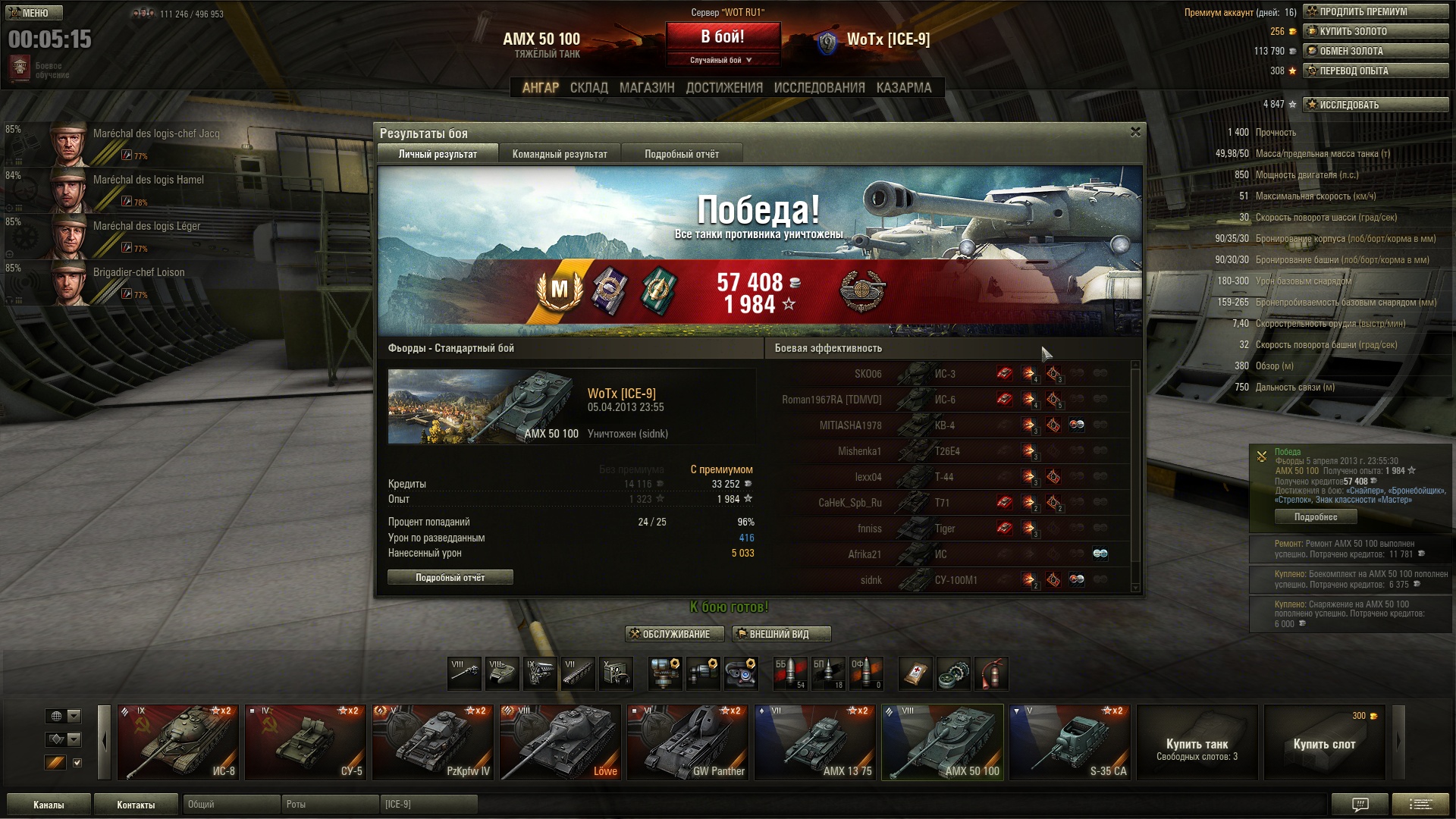Click Купить танк slot
1456x819 pixels.
click(x=1197, y=742)
